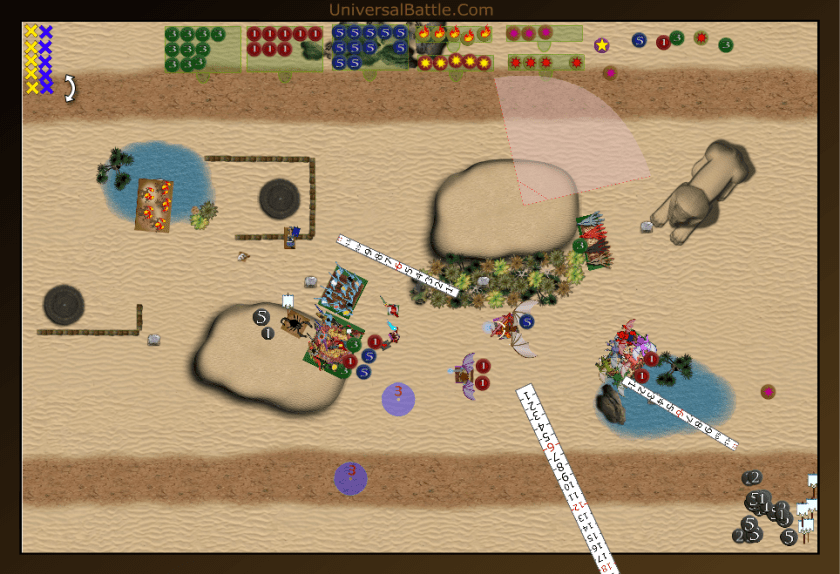Click the grey 5 token beside the scorpion

point(261,317)
